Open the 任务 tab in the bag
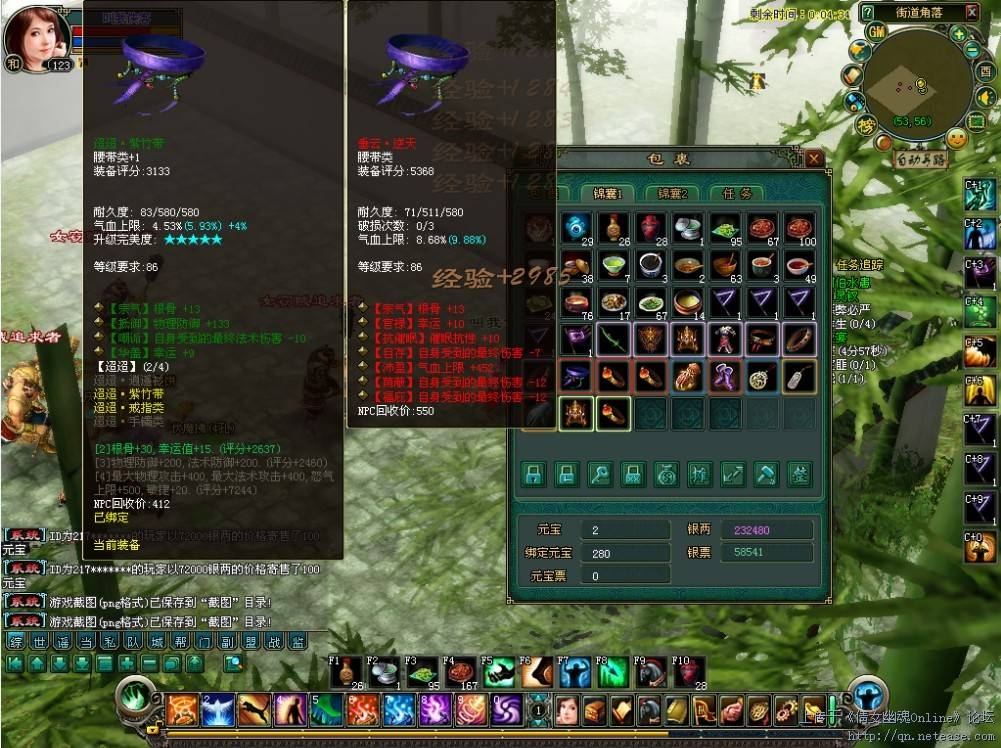The image size is (1001, 748). coord(735,193)
